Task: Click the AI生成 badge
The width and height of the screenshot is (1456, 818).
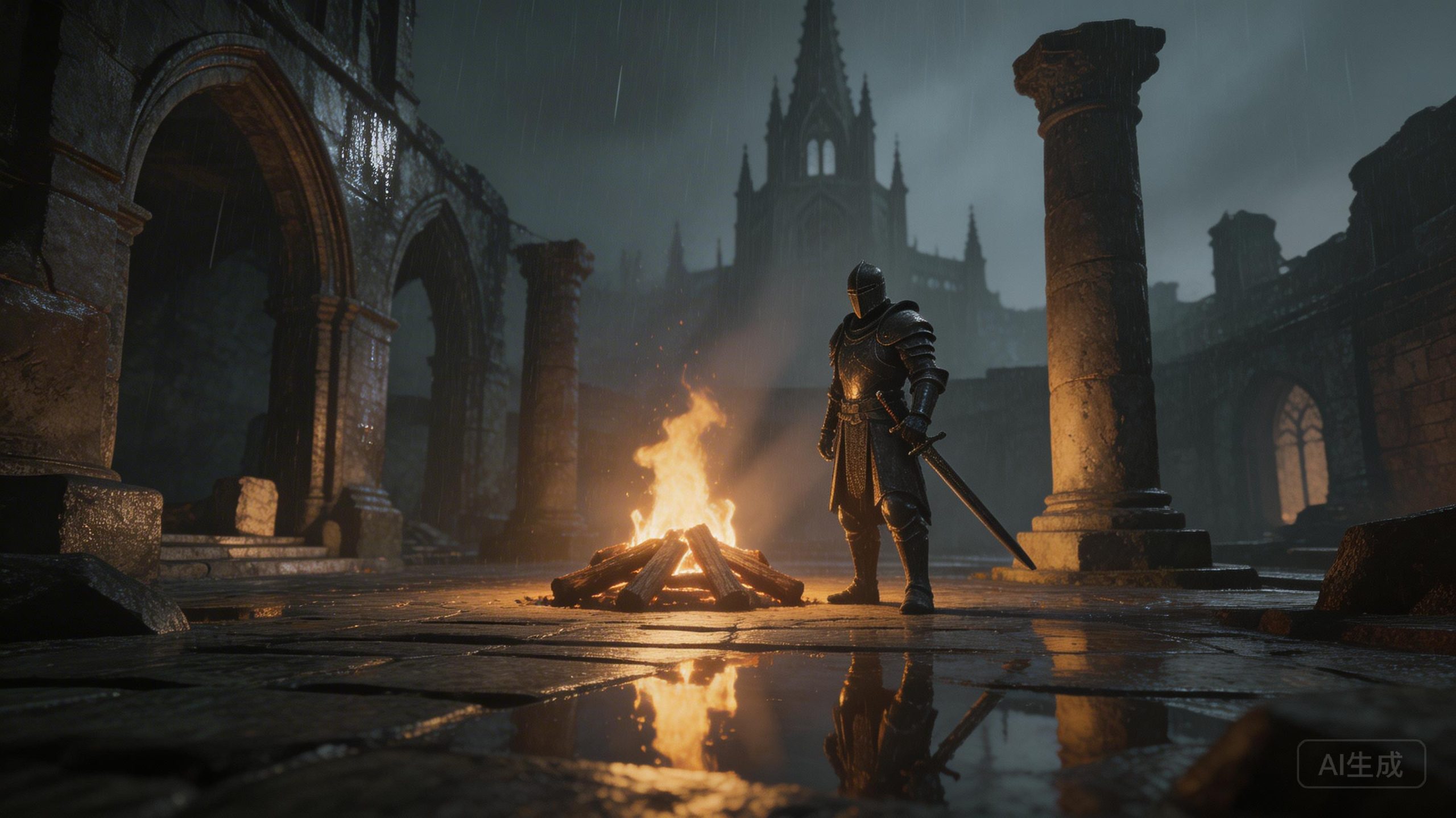Action: click(1361, 763)
